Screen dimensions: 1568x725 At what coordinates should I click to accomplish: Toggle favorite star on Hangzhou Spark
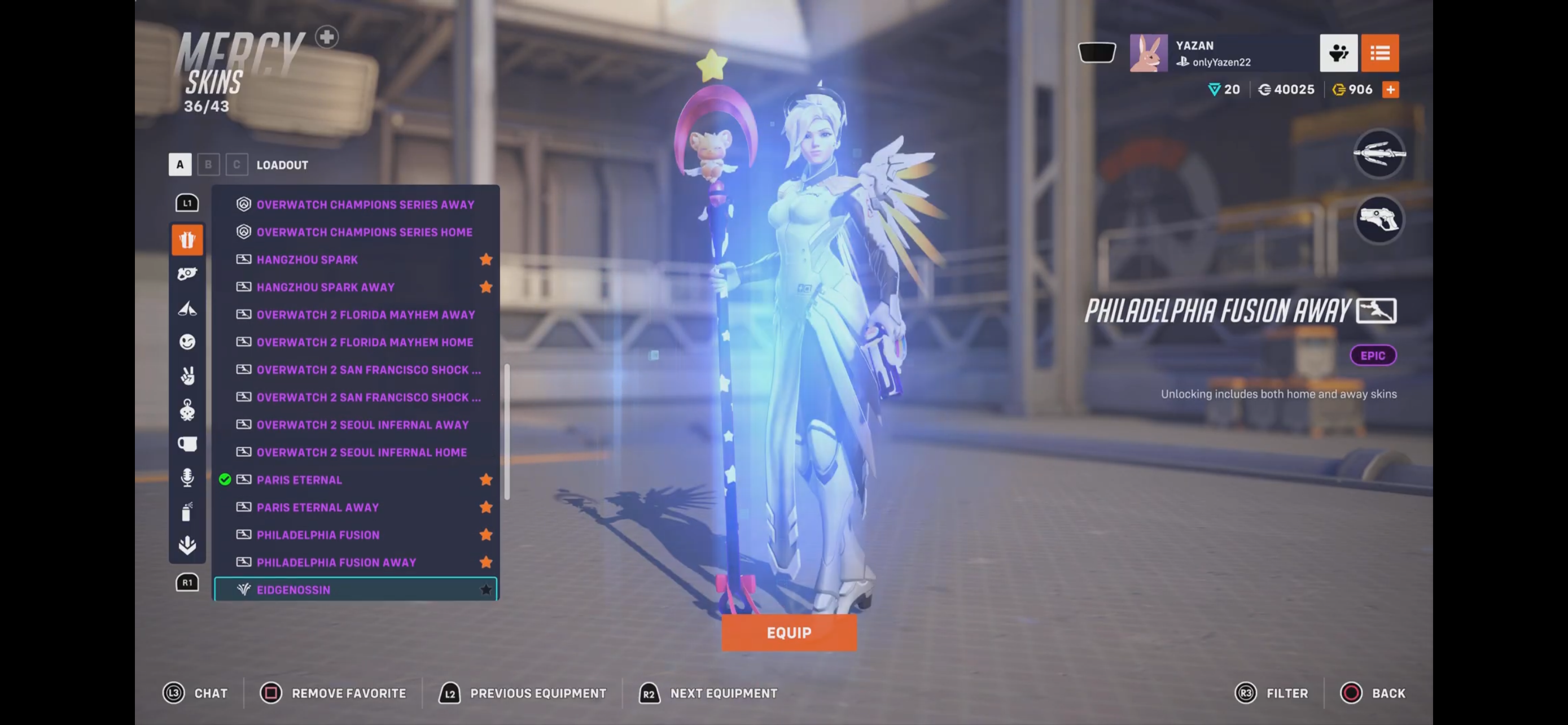point(486,259)
